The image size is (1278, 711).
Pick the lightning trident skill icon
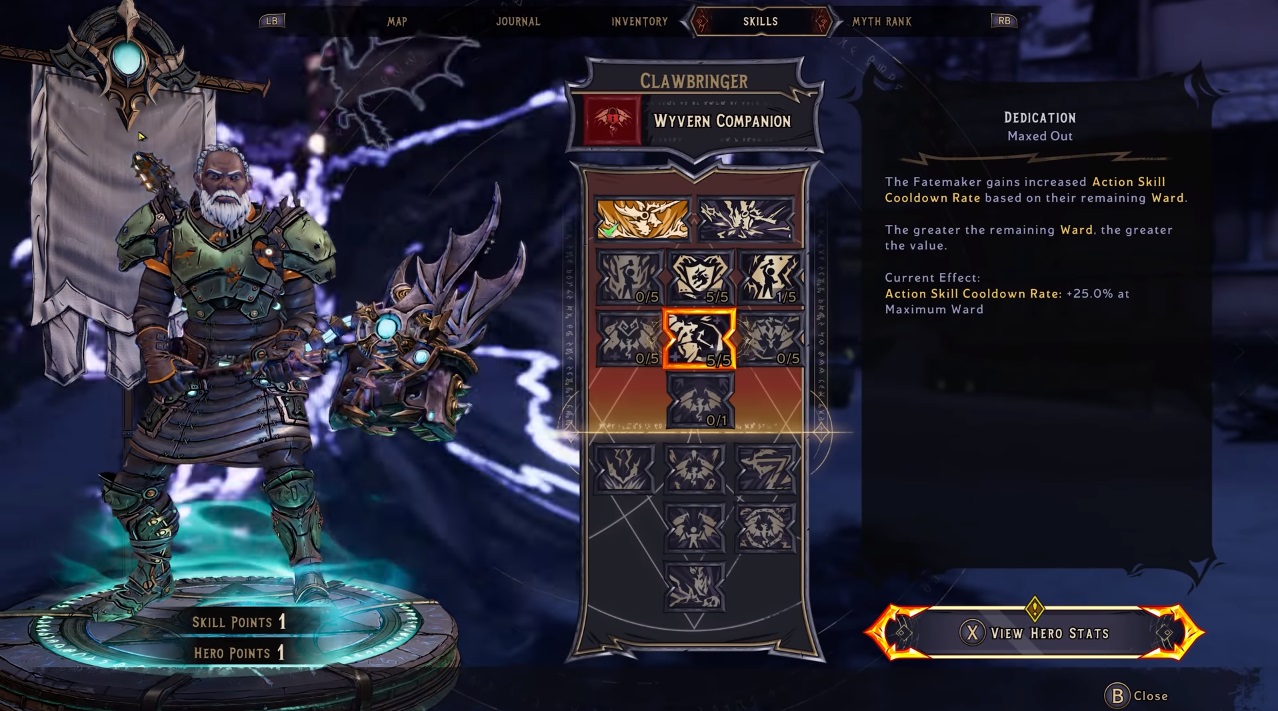pos(767,469)
